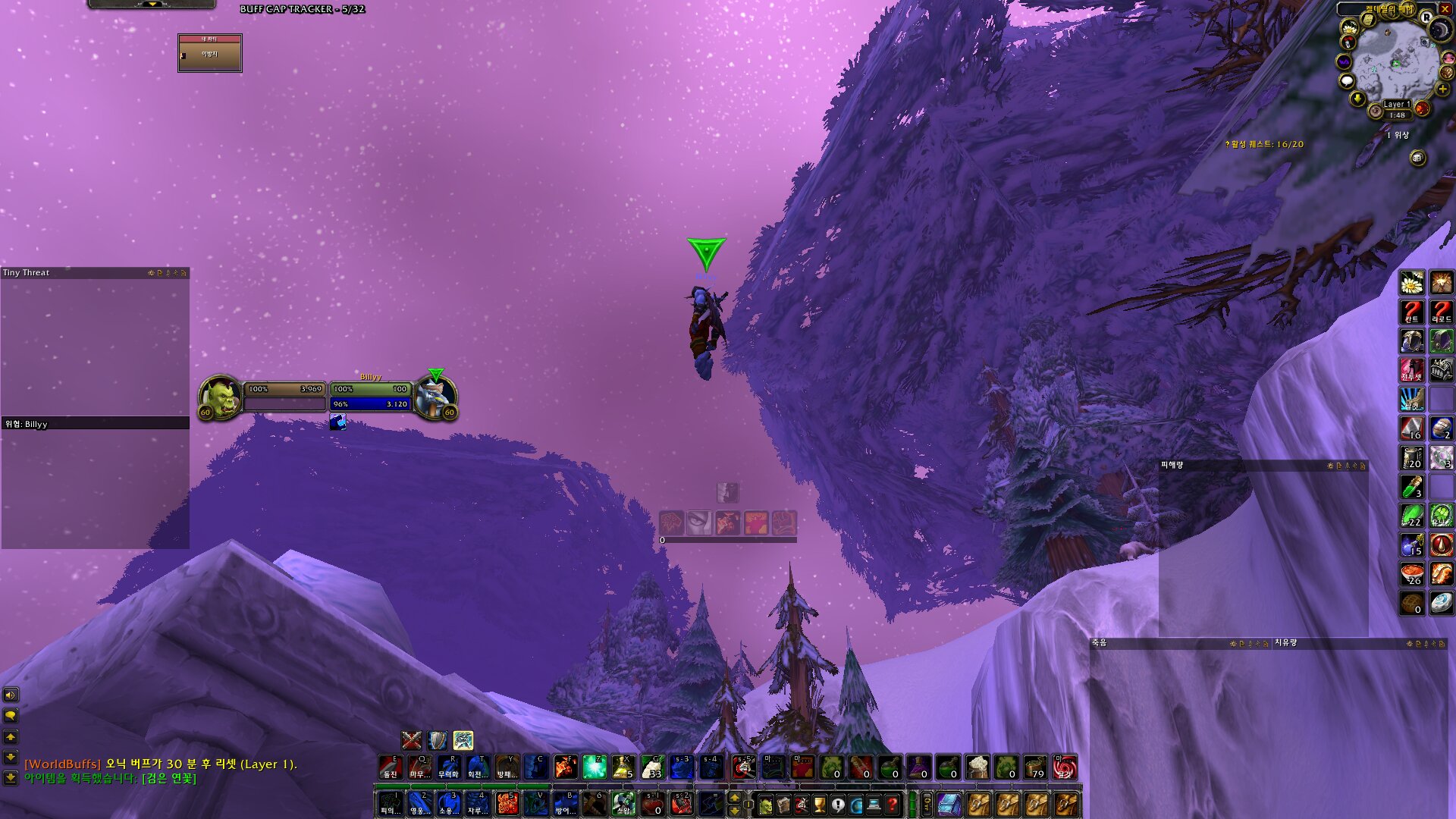
Task: Select the orc player portrait
Action: coord(221,397)
